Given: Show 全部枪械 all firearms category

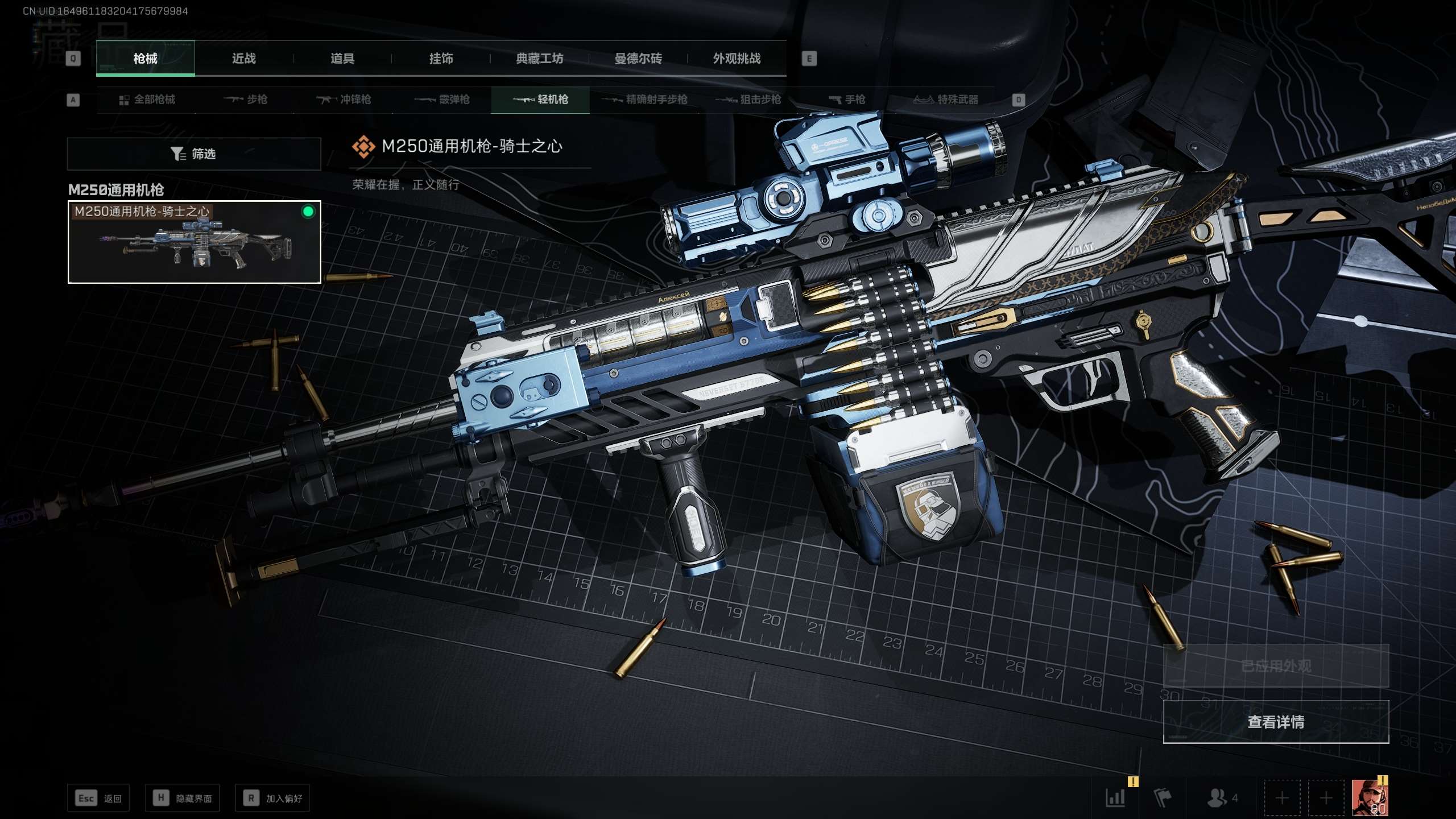Looking at the screenshot, I should (147, 100).
